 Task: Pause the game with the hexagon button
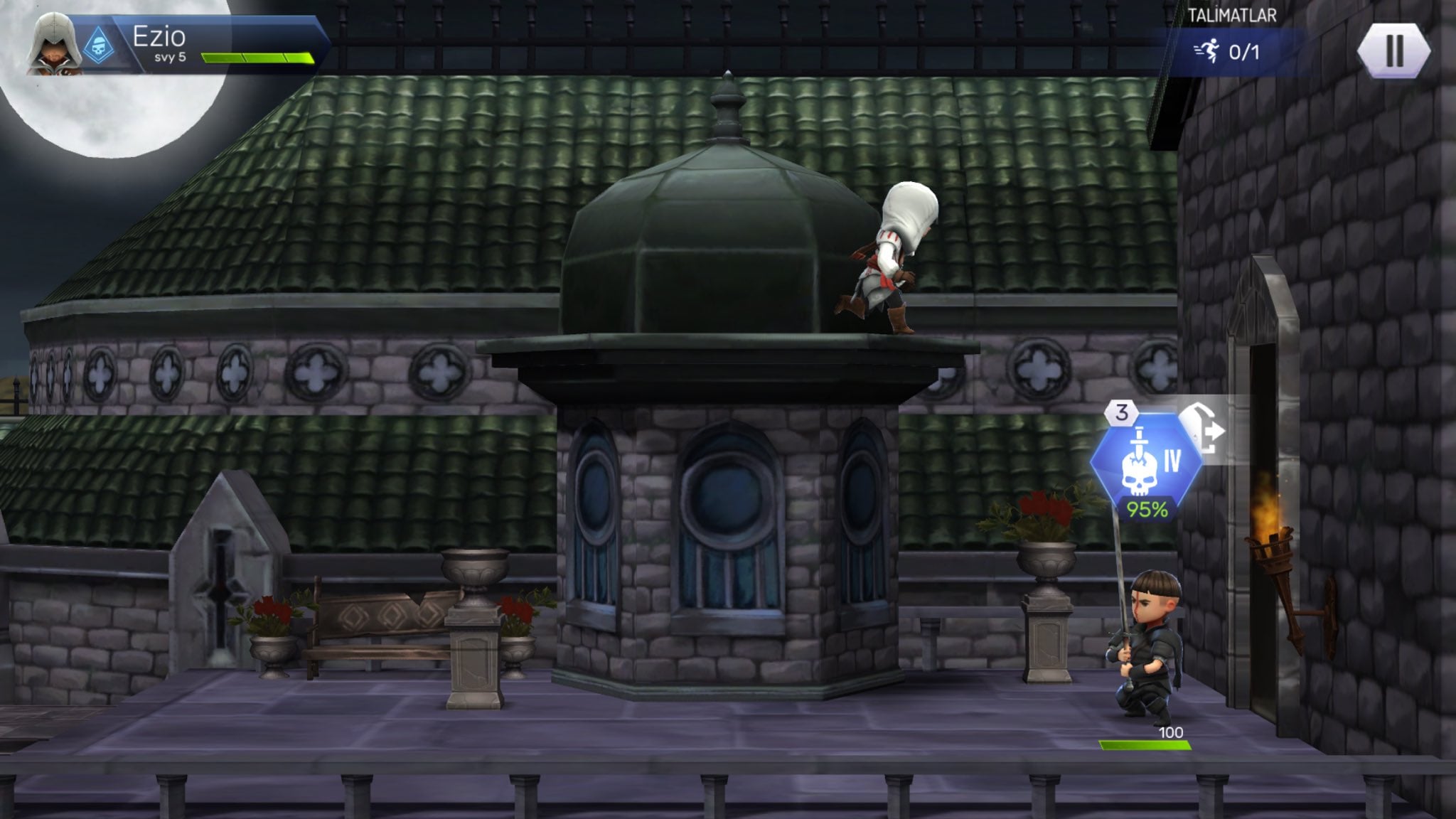point(1393,50)
